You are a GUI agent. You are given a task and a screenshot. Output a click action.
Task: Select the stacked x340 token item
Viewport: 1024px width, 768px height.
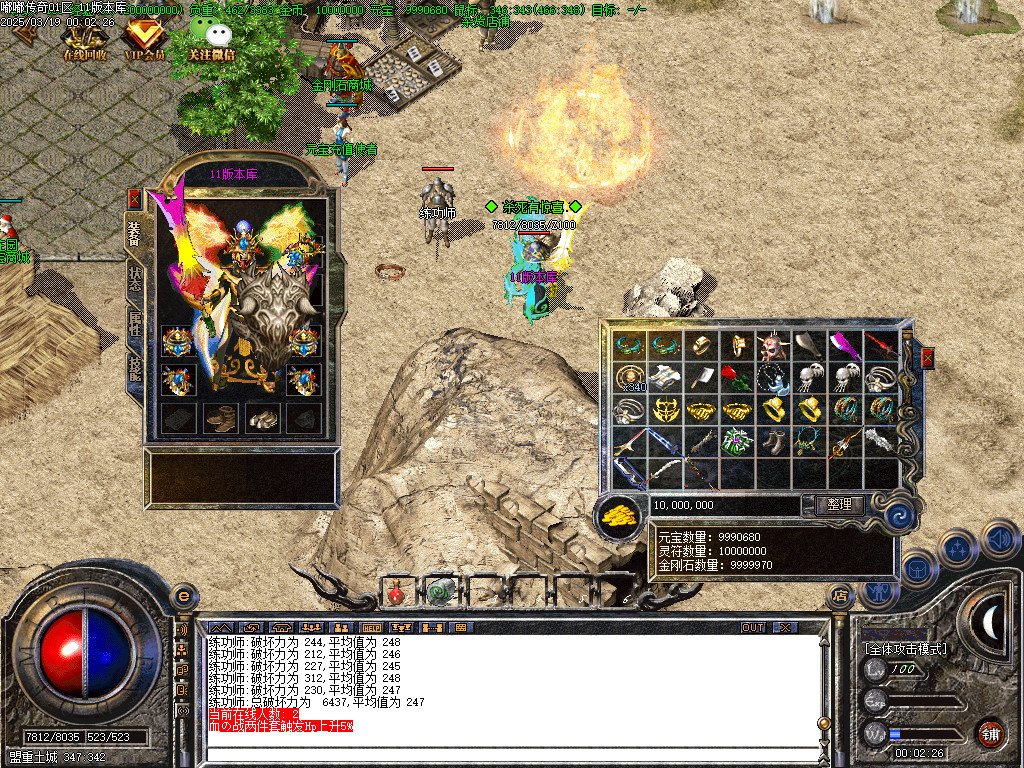tap(629, 378)
